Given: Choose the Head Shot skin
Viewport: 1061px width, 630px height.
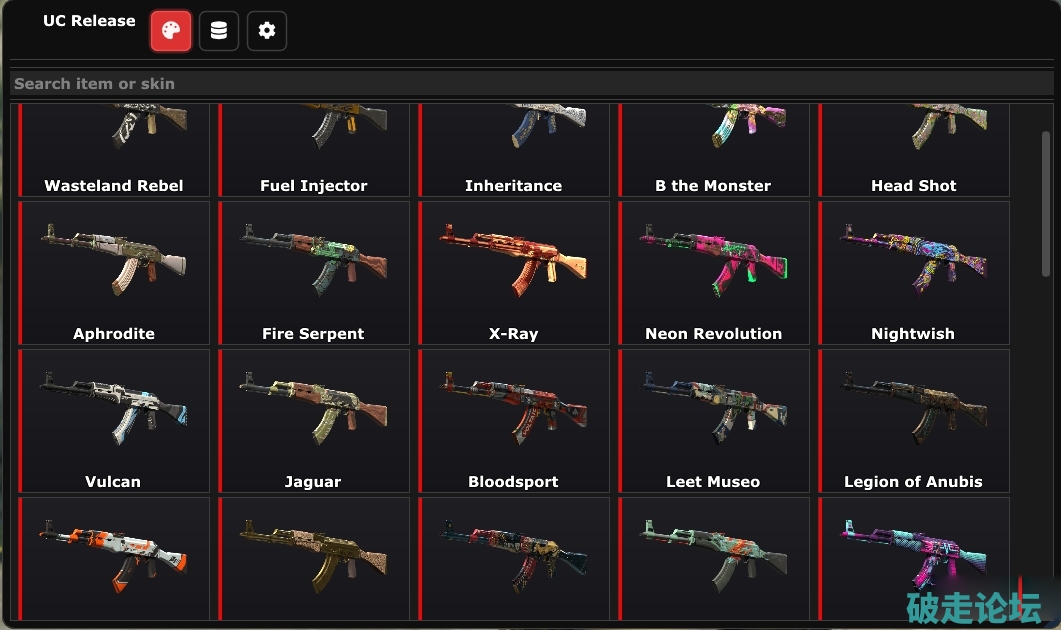Looking at the screenshot, I should tap(914, 150).
